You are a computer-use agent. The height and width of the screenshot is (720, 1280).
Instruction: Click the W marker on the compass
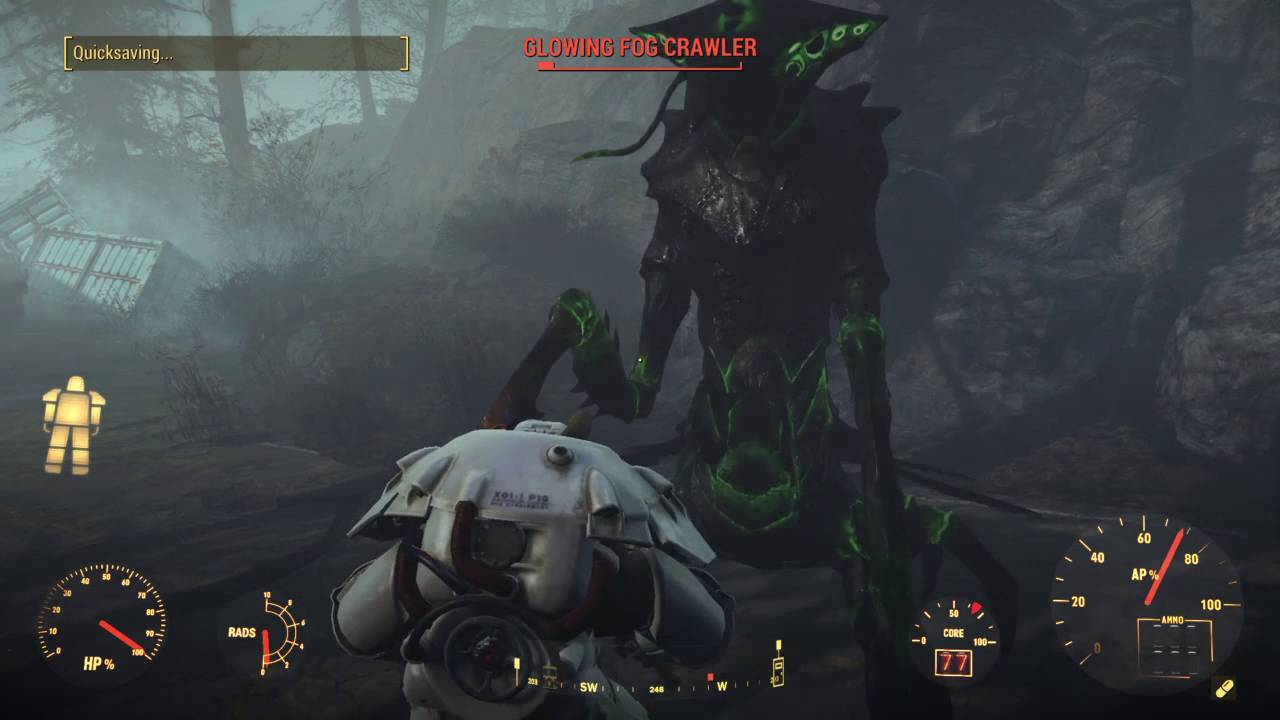pyautogui.click(x=721, y=687)
